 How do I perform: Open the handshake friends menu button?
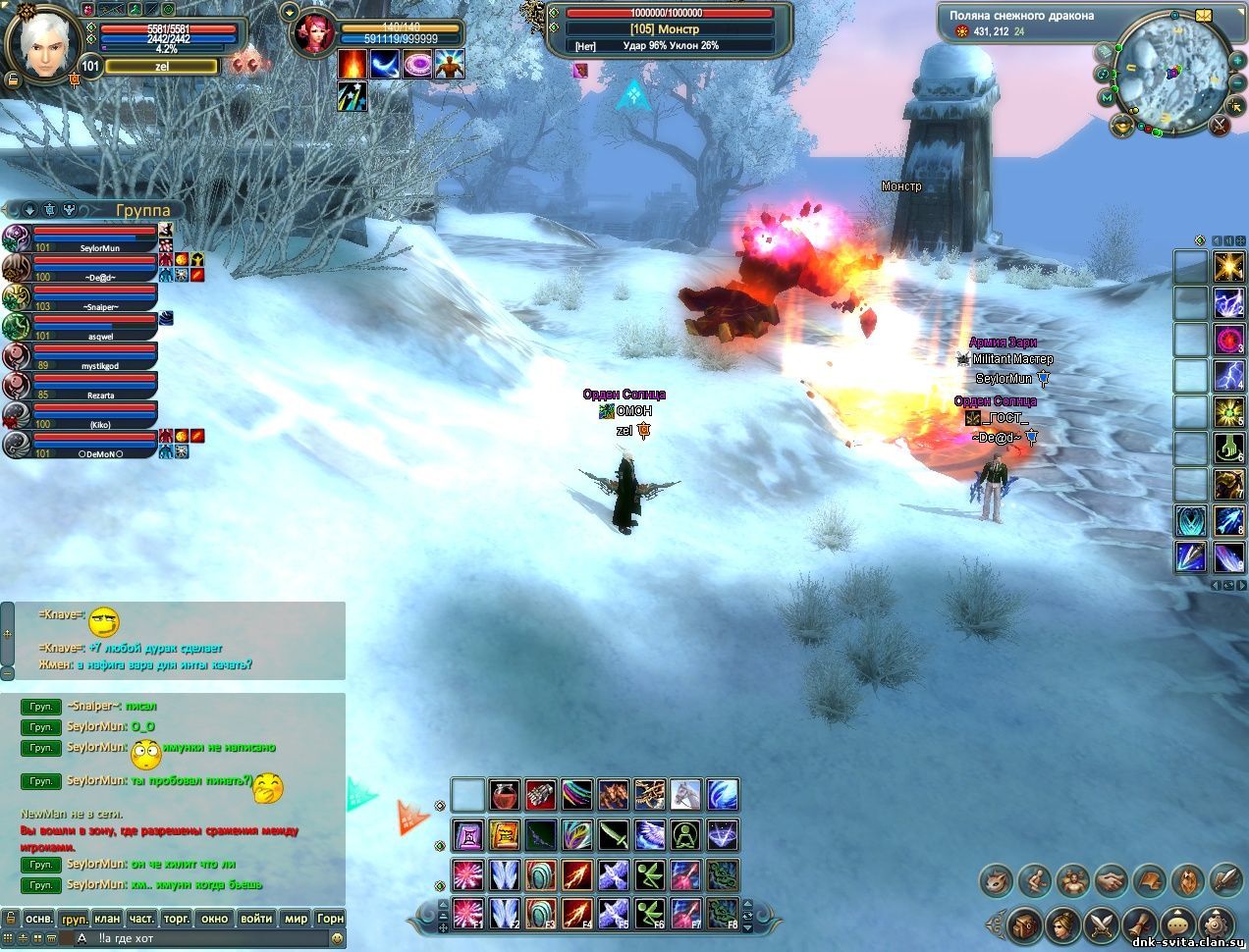1112,879
